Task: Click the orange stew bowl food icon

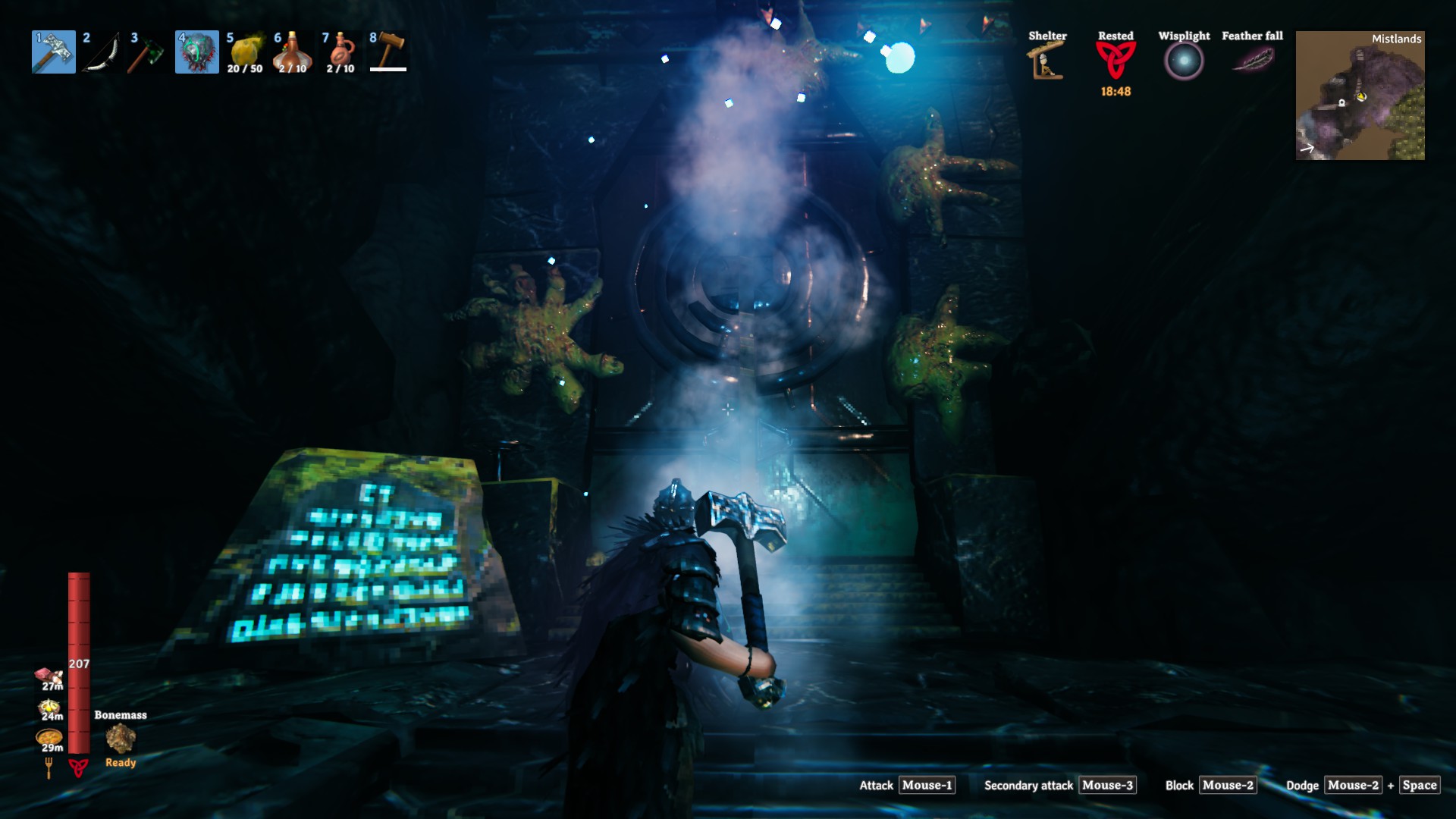Action: point(49,737)
